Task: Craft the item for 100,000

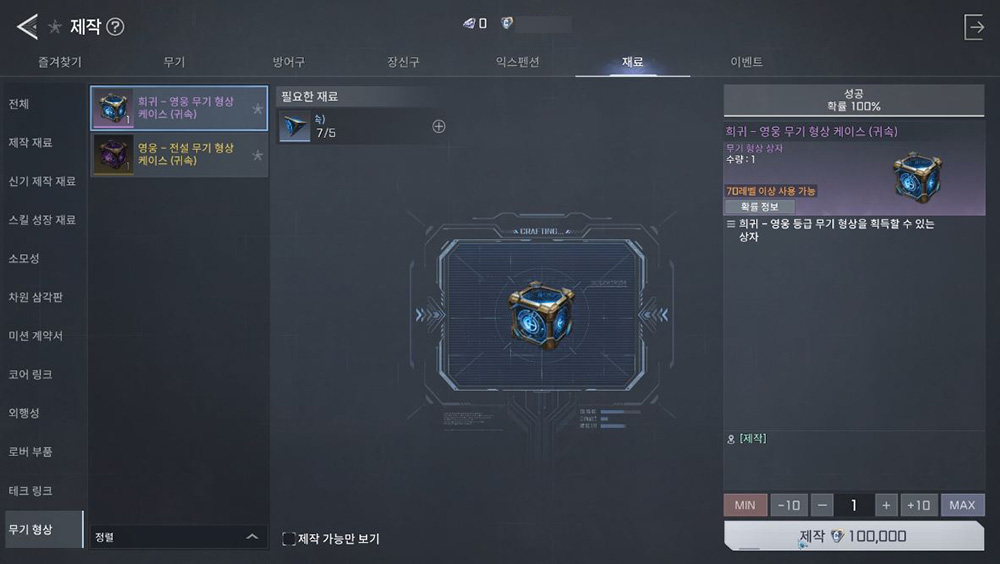Action: pos(853,536)
